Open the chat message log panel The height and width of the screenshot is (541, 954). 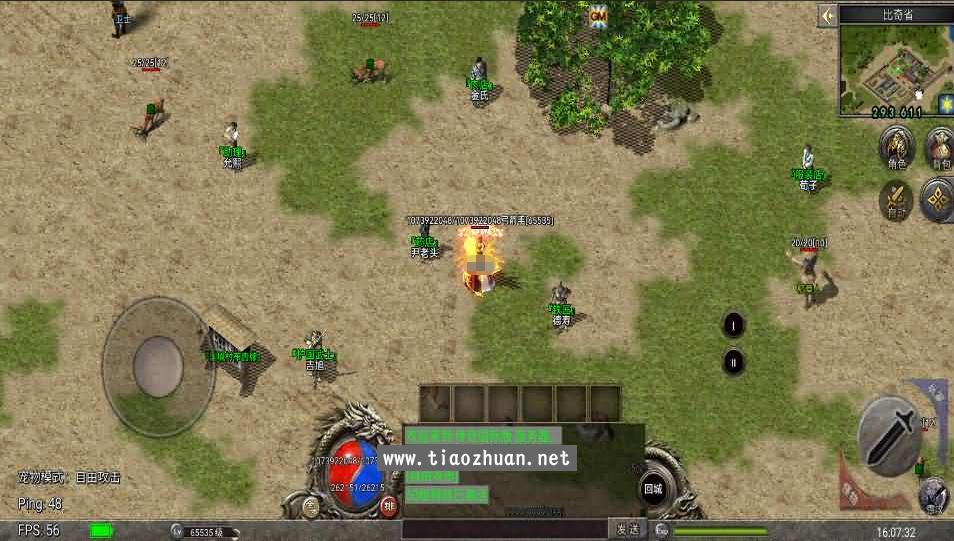tap(522, 465)
